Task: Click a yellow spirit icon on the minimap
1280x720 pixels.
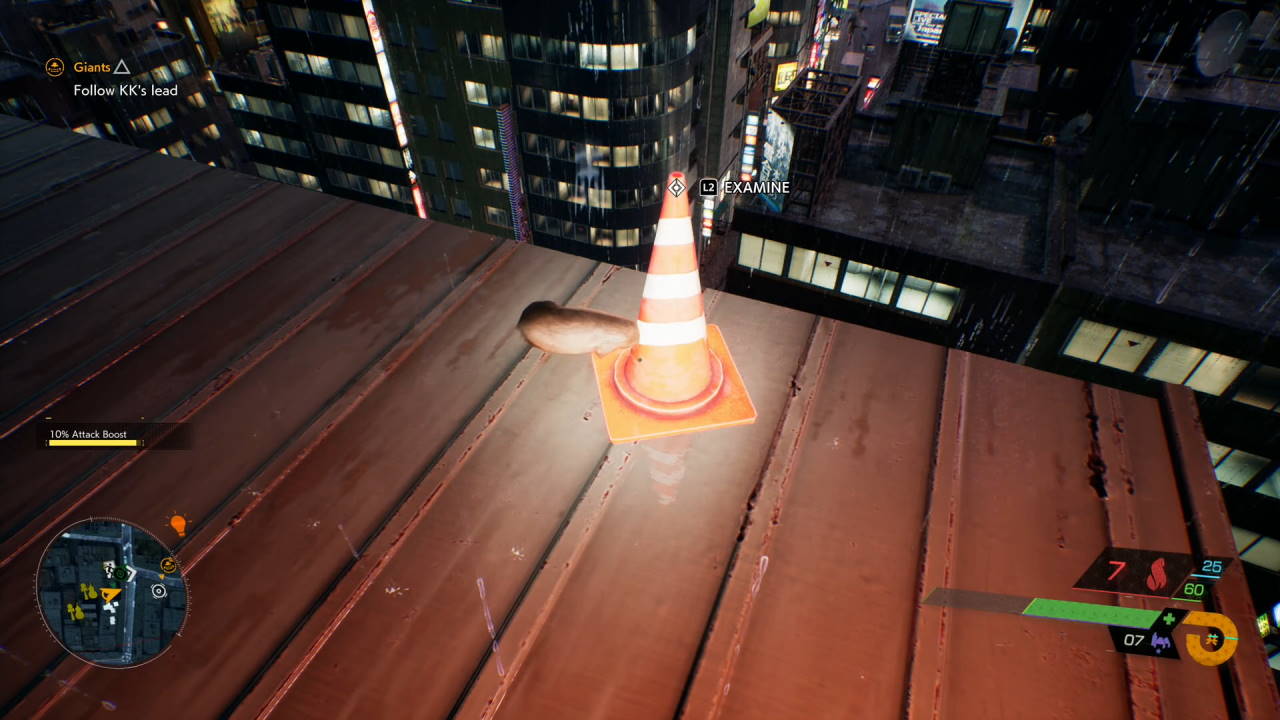Action: 88,591
